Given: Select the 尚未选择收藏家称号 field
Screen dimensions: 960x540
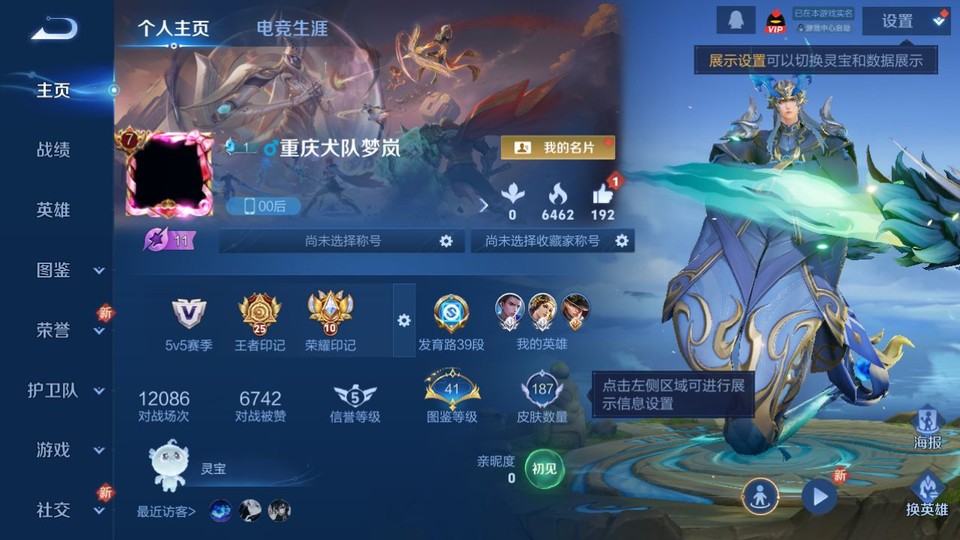Looking at the screenshot, I should click(552, 241).
